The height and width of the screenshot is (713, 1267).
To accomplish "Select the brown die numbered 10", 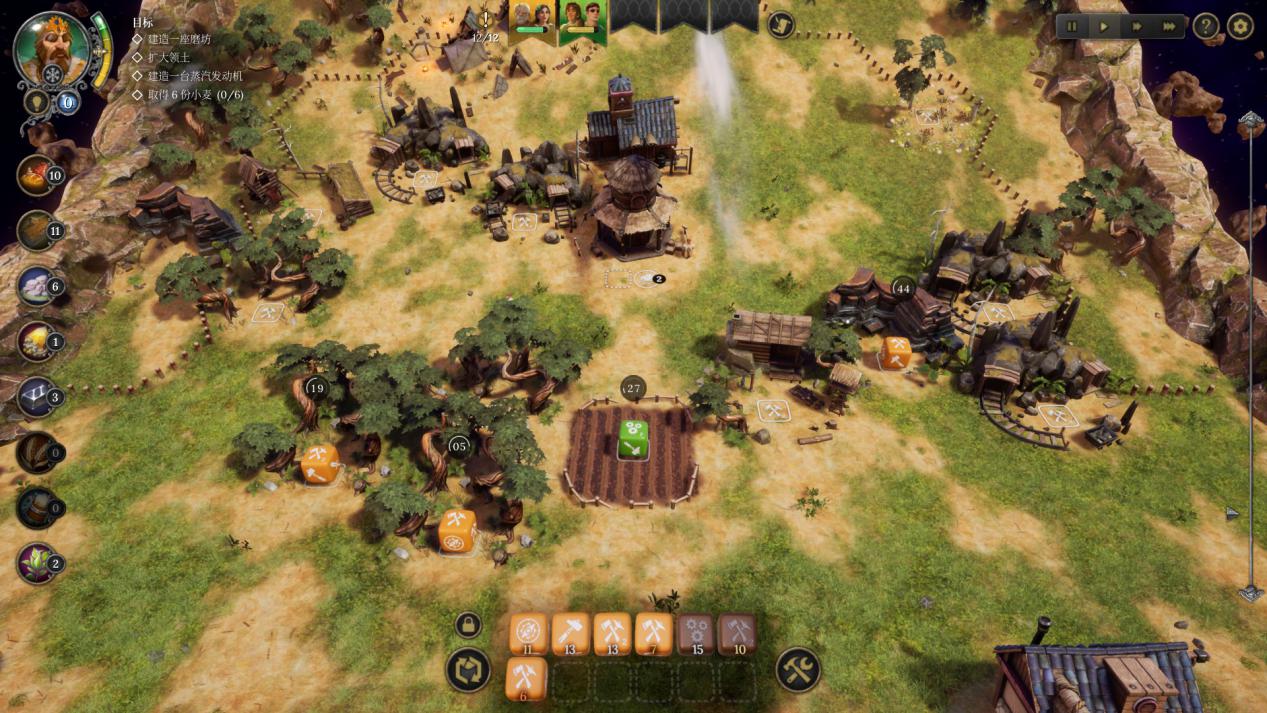I will pyautogui.click(x=738, y=633).
